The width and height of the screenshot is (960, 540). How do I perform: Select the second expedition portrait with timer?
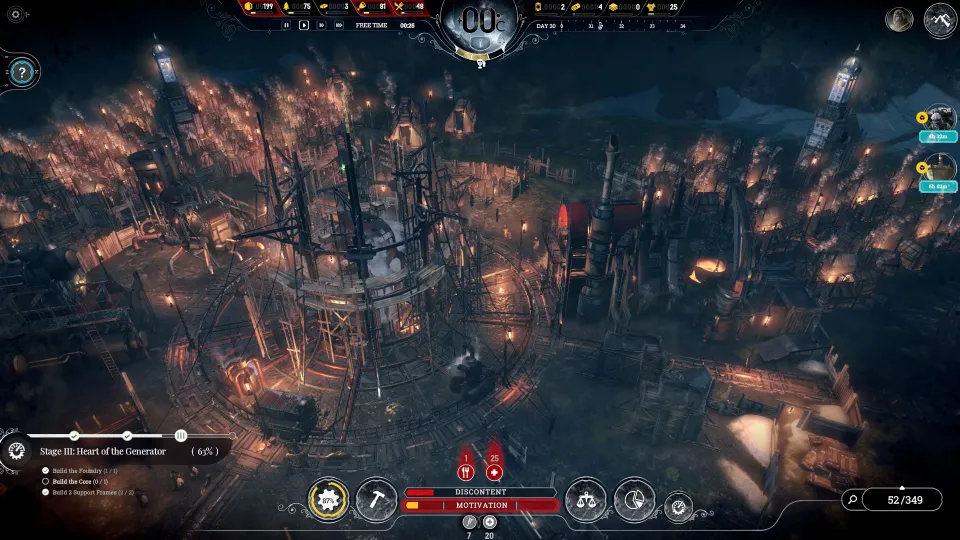click(x=940, y=168)
